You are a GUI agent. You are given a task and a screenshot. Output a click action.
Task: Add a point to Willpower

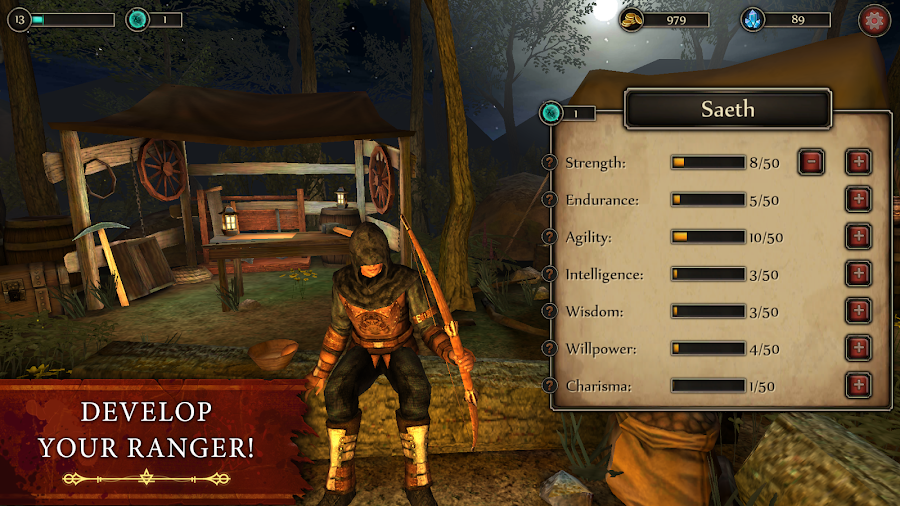(858, 348)
